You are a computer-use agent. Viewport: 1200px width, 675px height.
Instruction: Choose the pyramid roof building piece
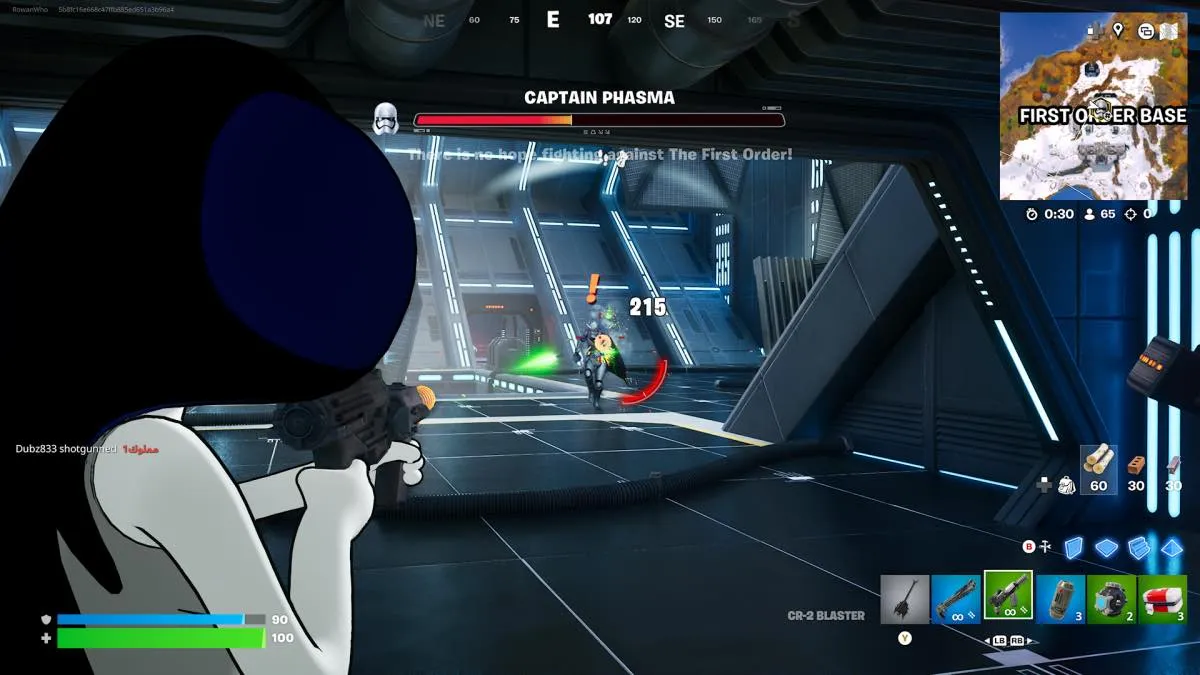(x=1172, y=547)
